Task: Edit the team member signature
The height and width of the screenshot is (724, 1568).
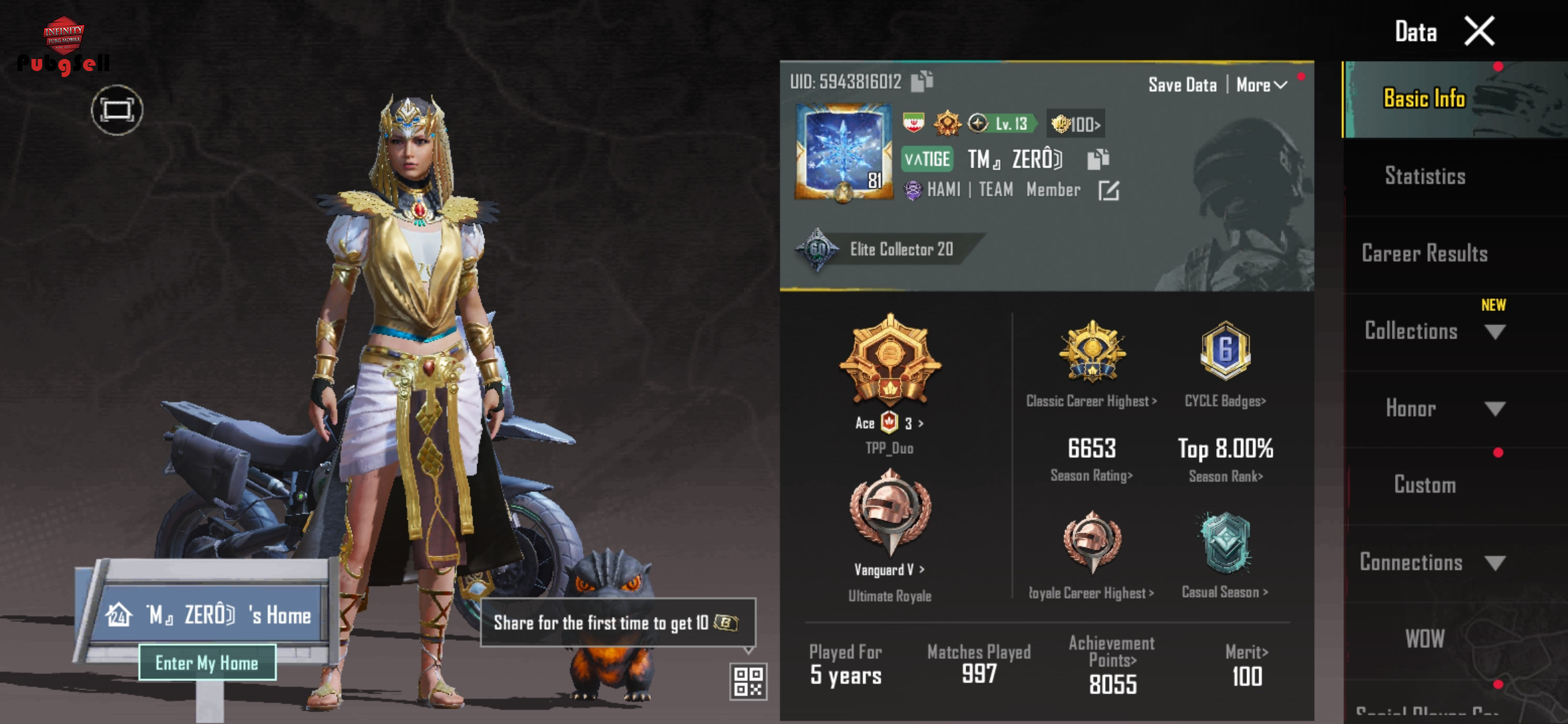Action: (x=1108, y=191)
